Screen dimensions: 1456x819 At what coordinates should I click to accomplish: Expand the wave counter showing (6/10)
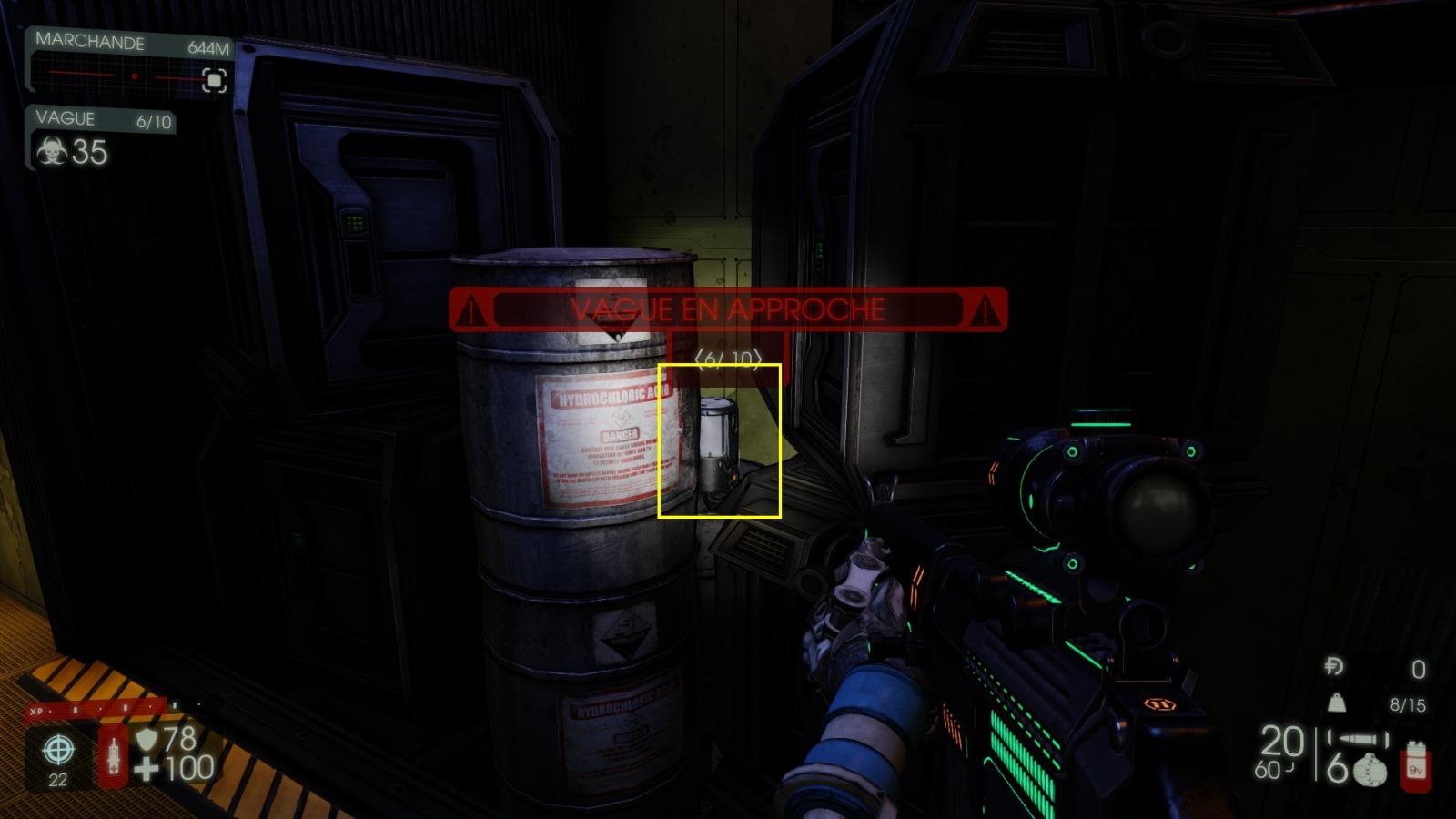pyautogui.click(x=727, y=359)
